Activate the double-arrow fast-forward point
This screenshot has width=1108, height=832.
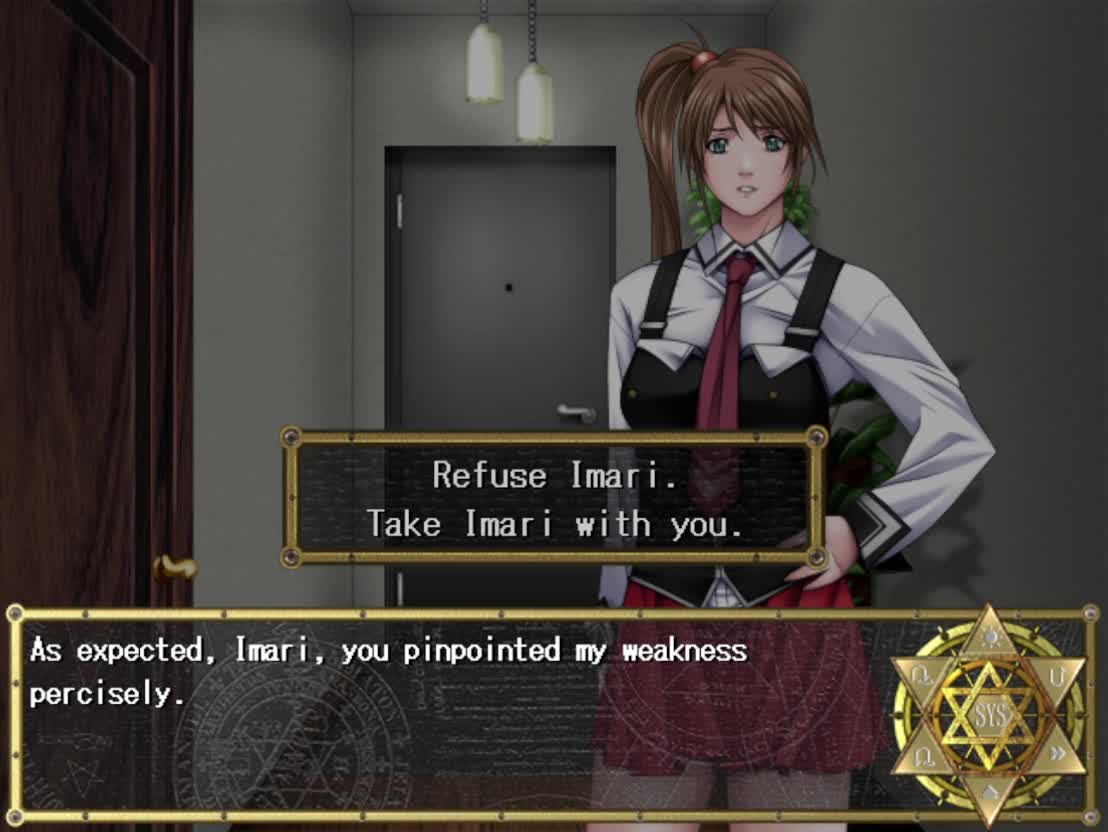[x=1057, y=755]
